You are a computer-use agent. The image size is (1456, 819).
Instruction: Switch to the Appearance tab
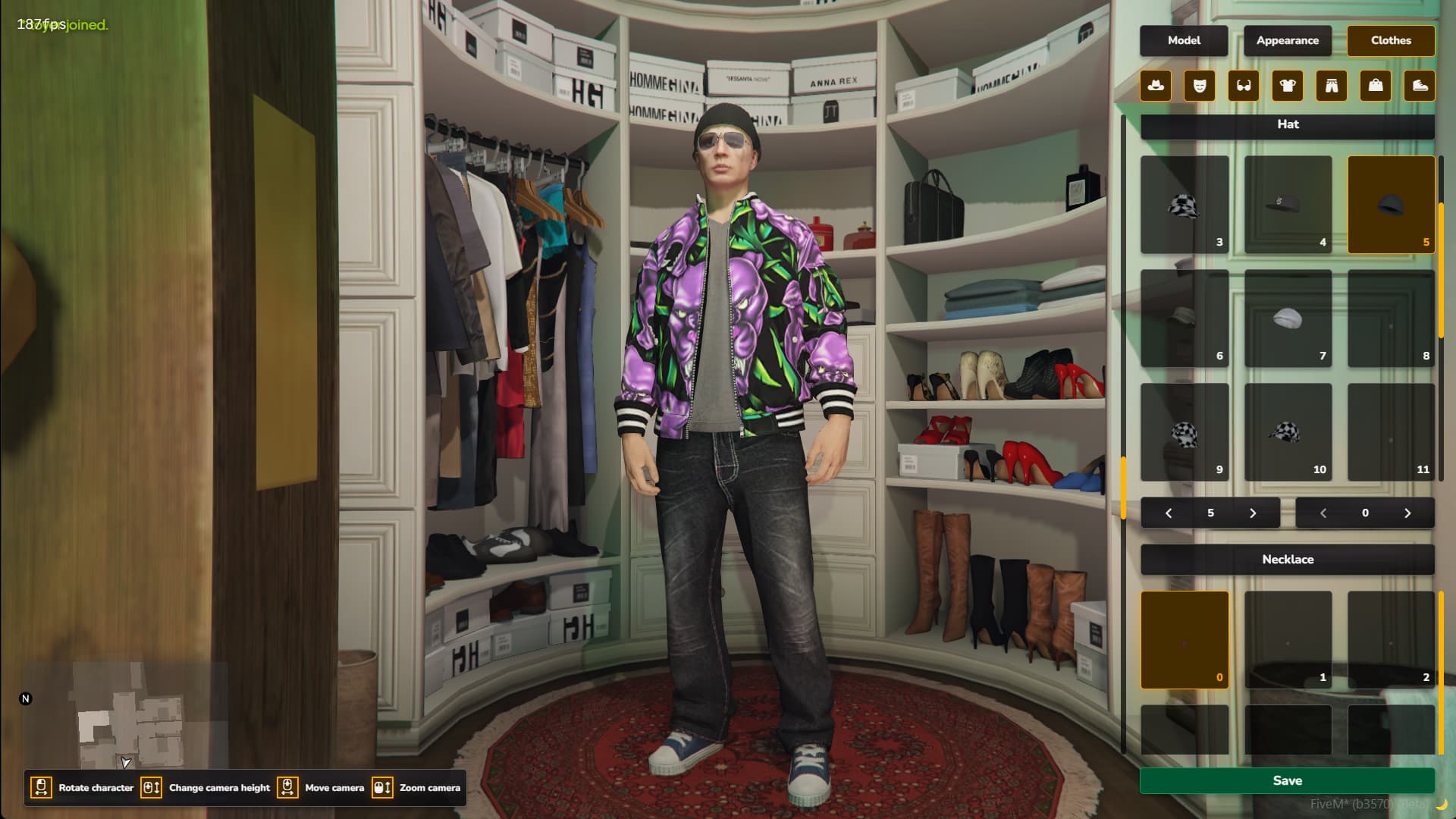[x=1287, y=41]
